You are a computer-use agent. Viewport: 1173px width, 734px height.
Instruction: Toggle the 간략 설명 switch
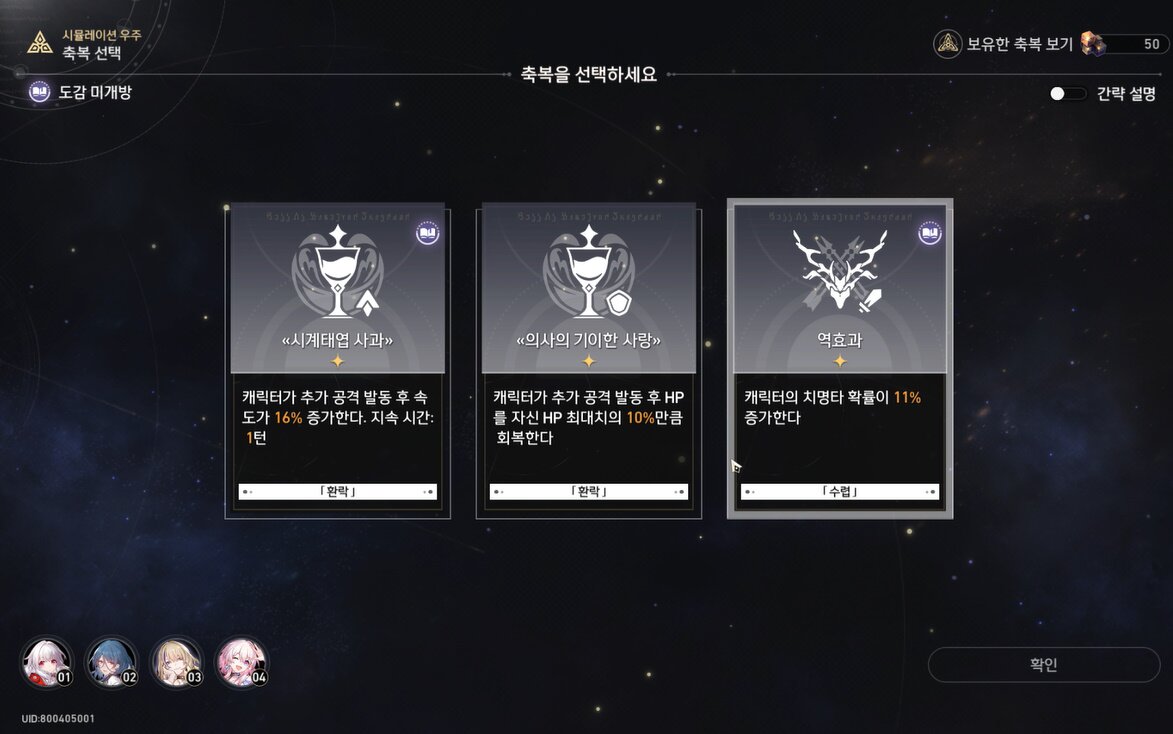pyautogui.click(x=1068, y=94)
